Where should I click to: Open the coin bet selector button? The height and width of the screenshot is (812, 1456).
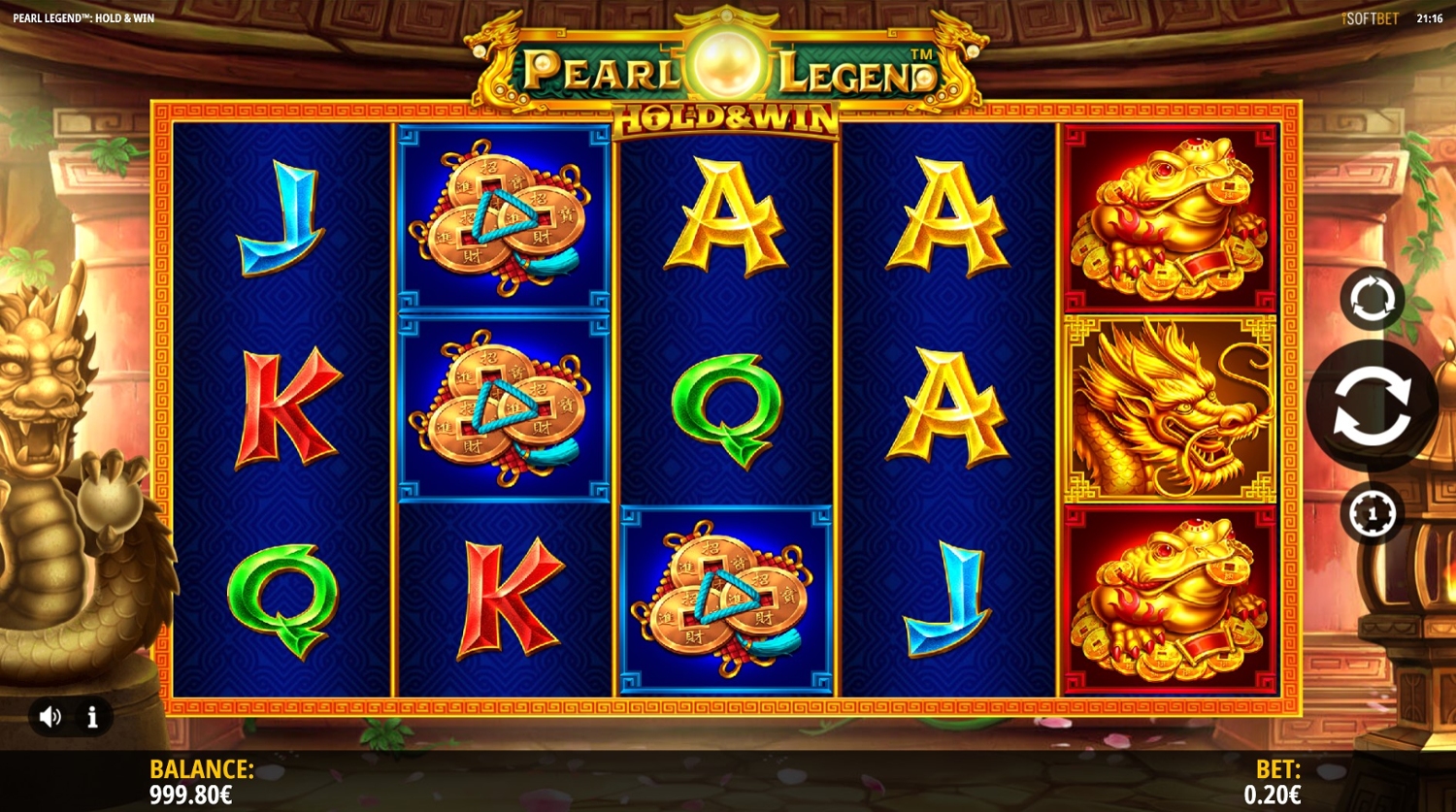[1371, 513]
